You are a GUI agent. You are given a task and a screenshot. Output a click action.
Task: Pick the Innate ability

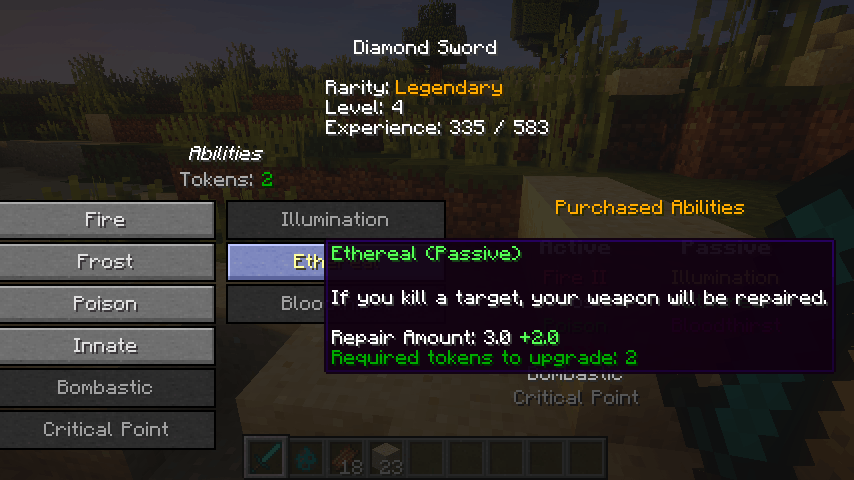point(106,346)
